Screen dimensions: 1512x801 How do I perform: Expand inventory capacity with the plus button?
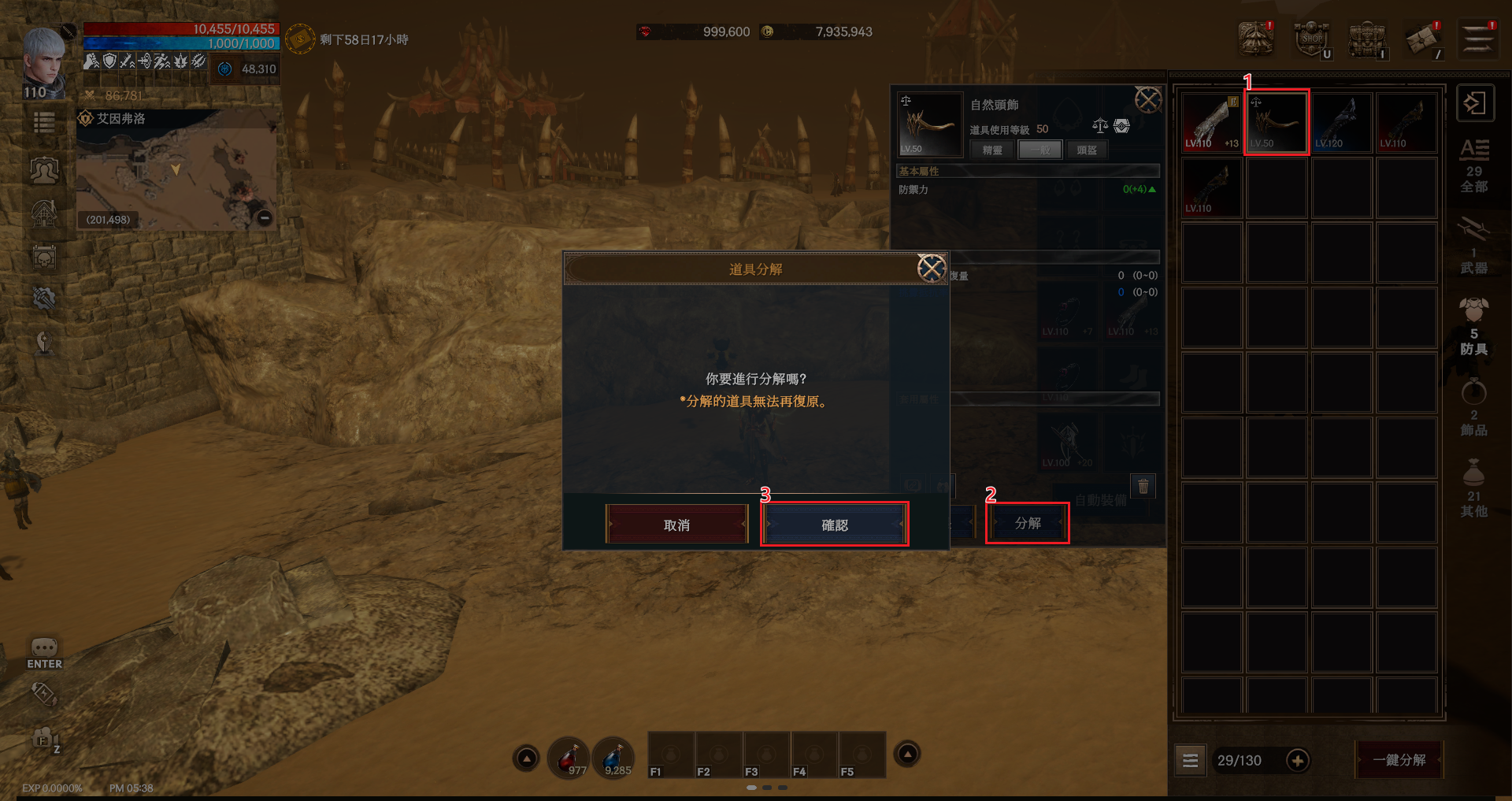pos(1298,760)
